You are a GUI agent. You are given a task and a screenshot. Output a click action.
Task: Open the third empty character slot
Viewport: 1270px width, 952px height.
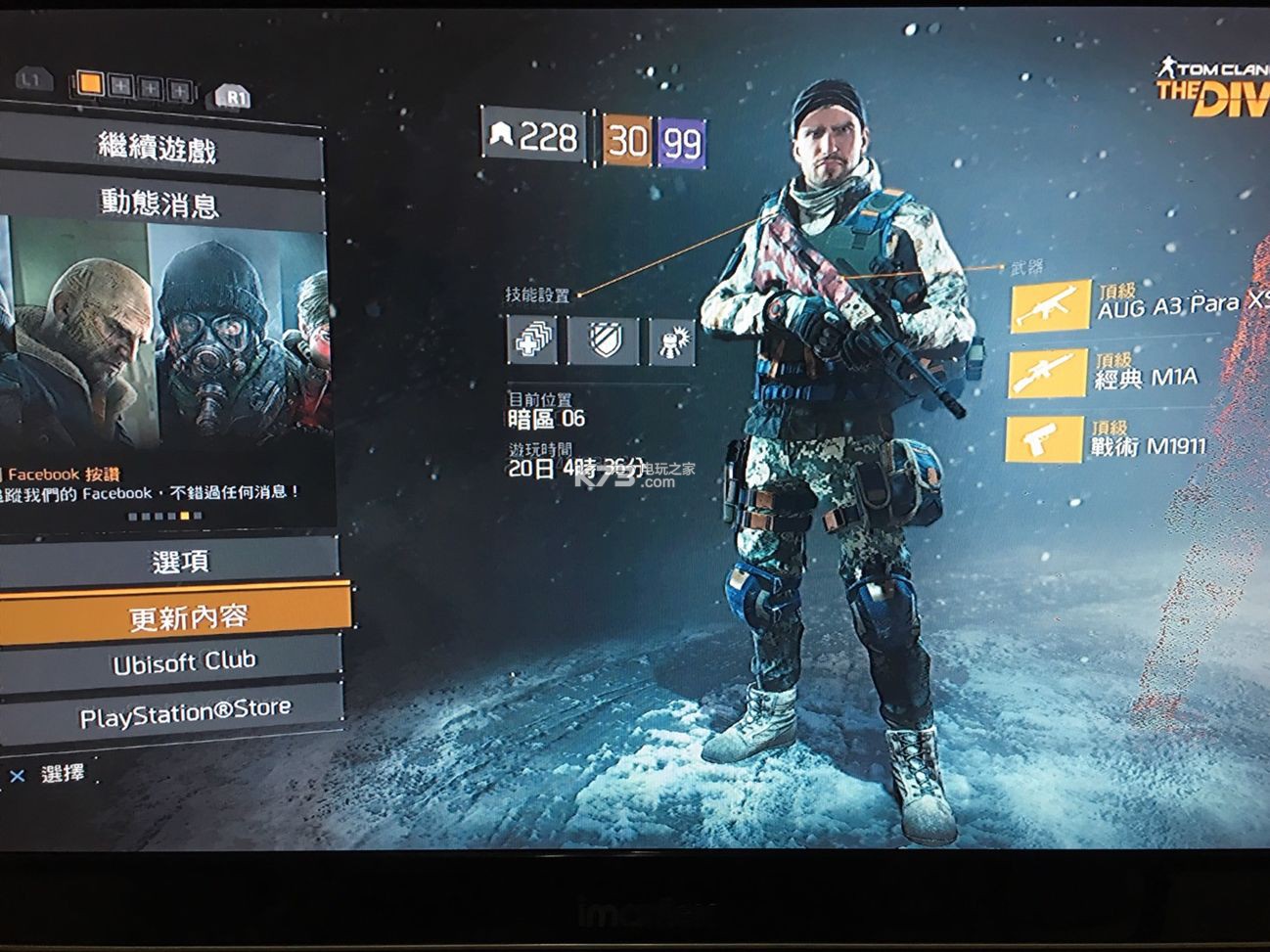point(179,89)
